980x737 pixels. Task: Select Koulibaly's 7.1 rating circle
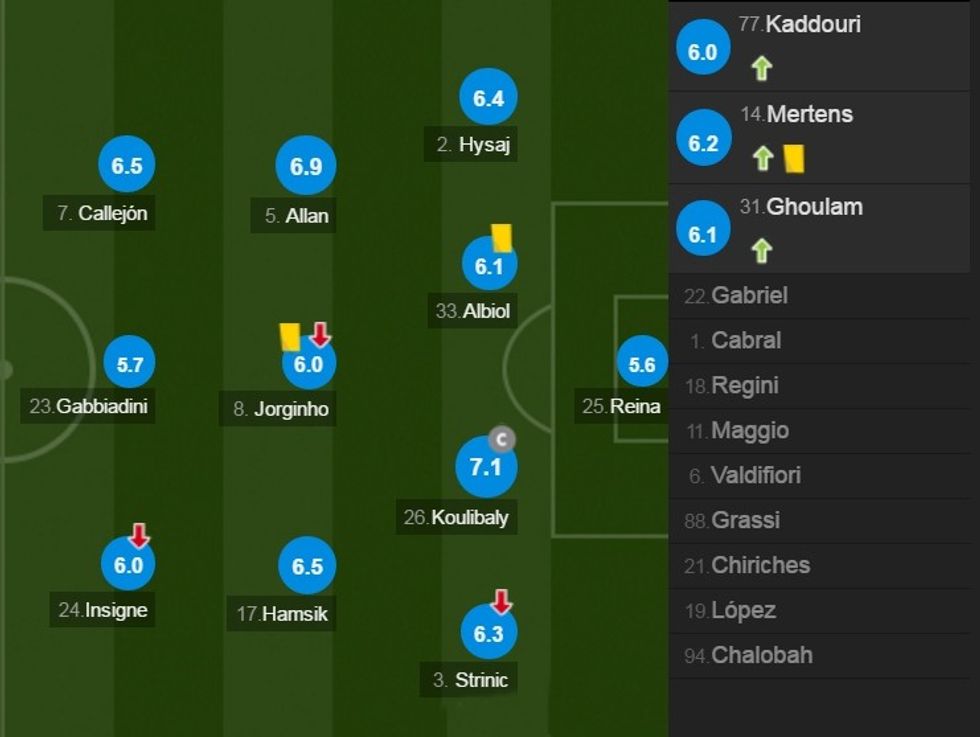(486, 466)
